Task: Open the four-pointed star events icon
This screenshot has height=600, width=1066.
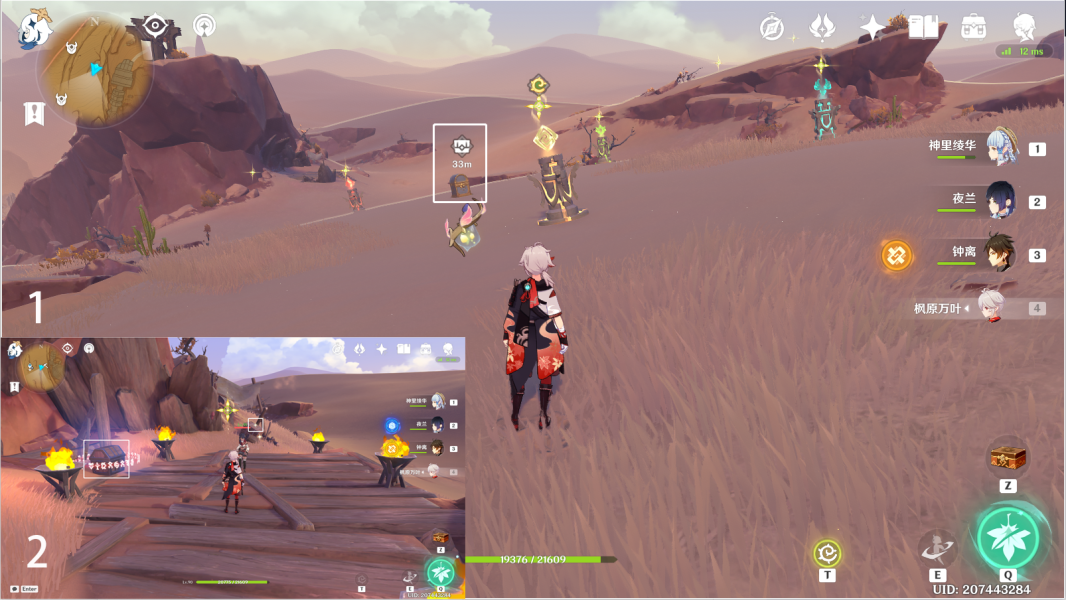Action: [873, 27]
